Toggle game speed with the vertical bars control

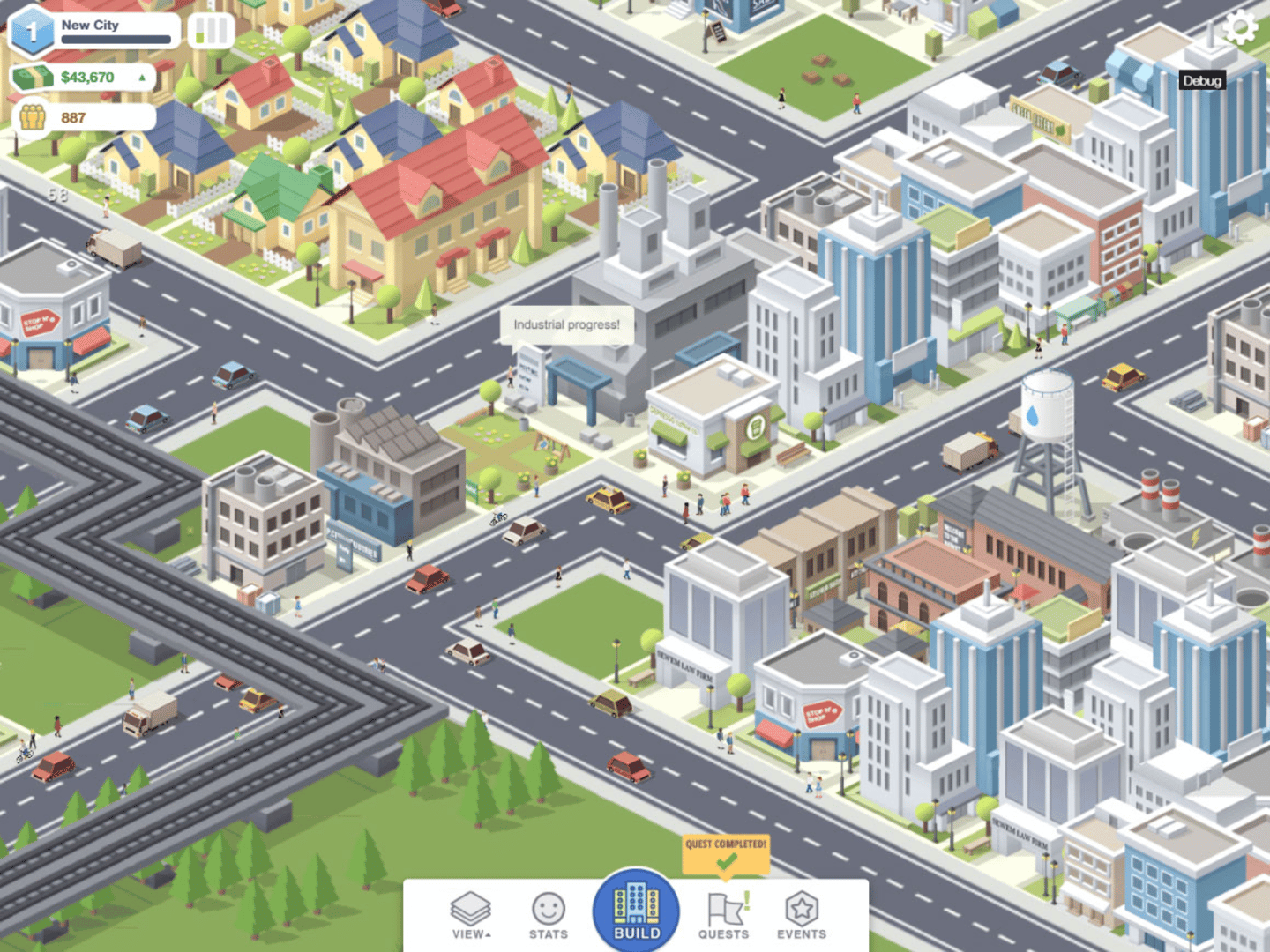209,29
